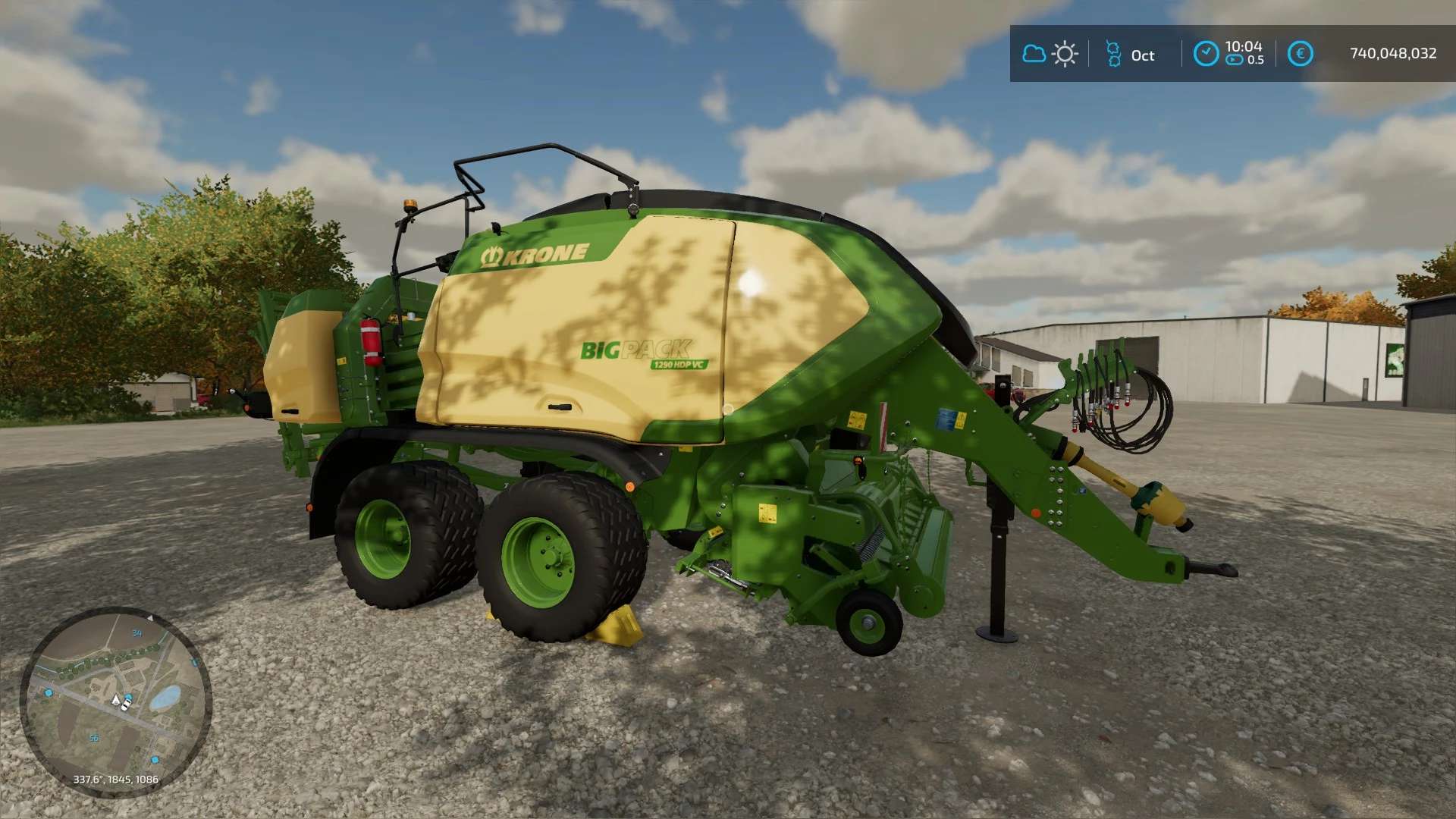The height and width of the screenshot is (819, 1456).
Task: Select the October season calendar icon
Action: 1113,54
